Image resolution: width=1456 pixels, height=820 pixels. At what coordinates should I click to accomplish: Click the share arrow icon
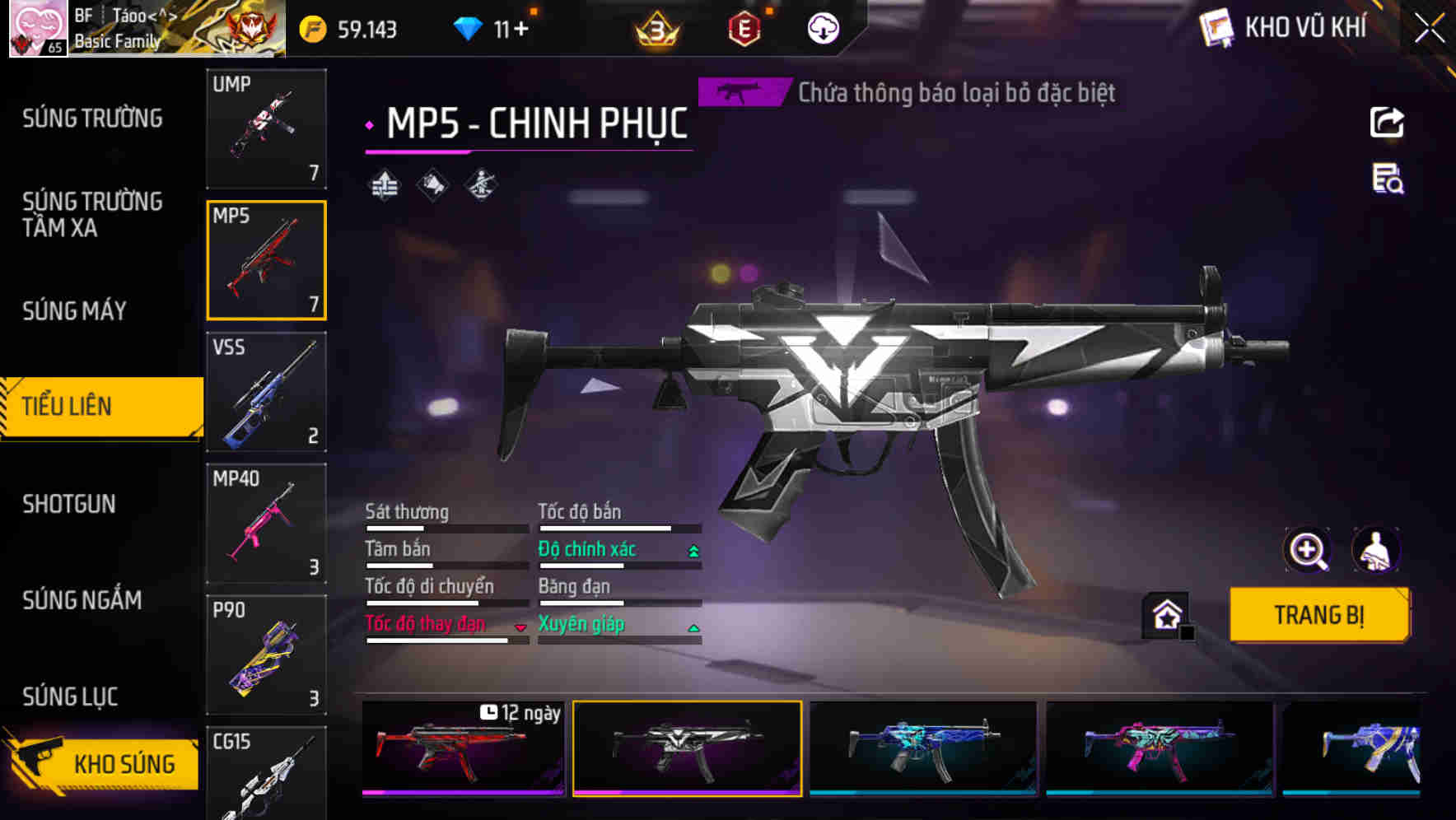pyautogui.click(x=1387, y=123)
